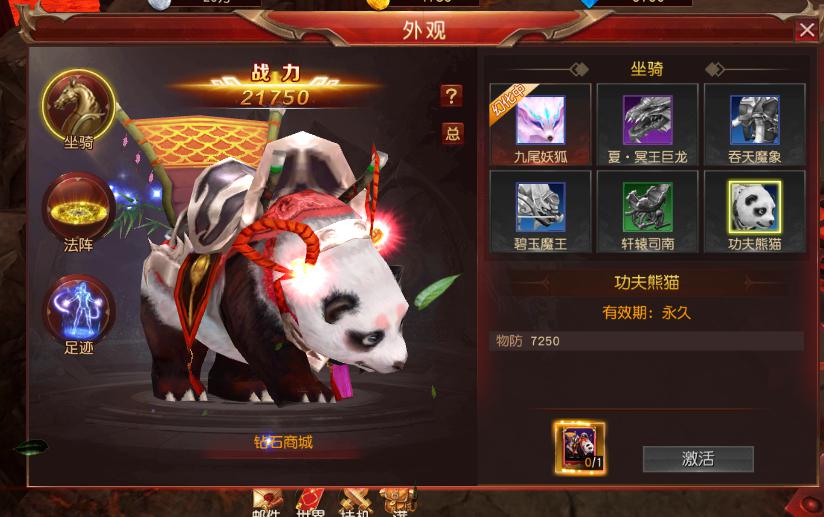The width and height of the screenshot is (824, 517).
Task: Click the panda activation item slot
Action: [579, 446]
